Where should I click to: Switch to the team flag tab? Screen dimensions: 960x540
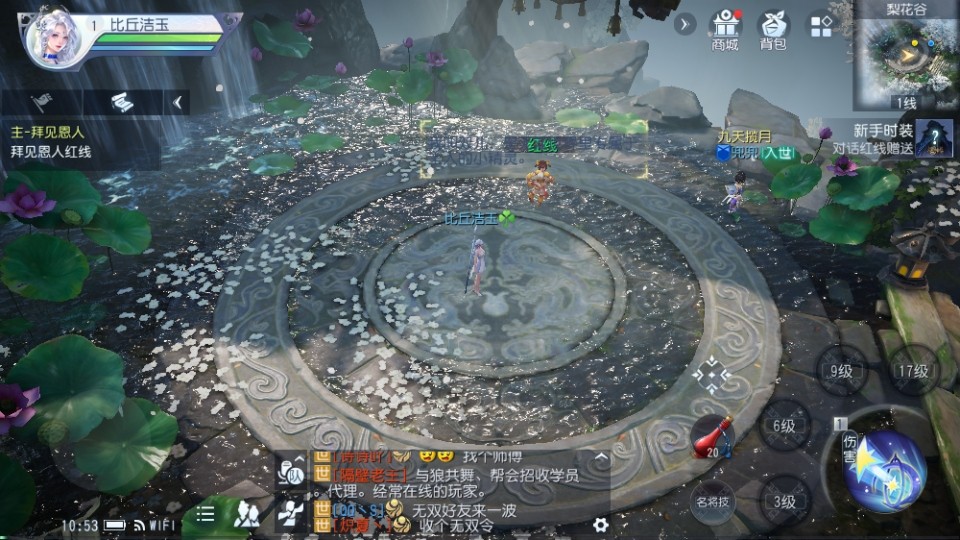[41, 101]
